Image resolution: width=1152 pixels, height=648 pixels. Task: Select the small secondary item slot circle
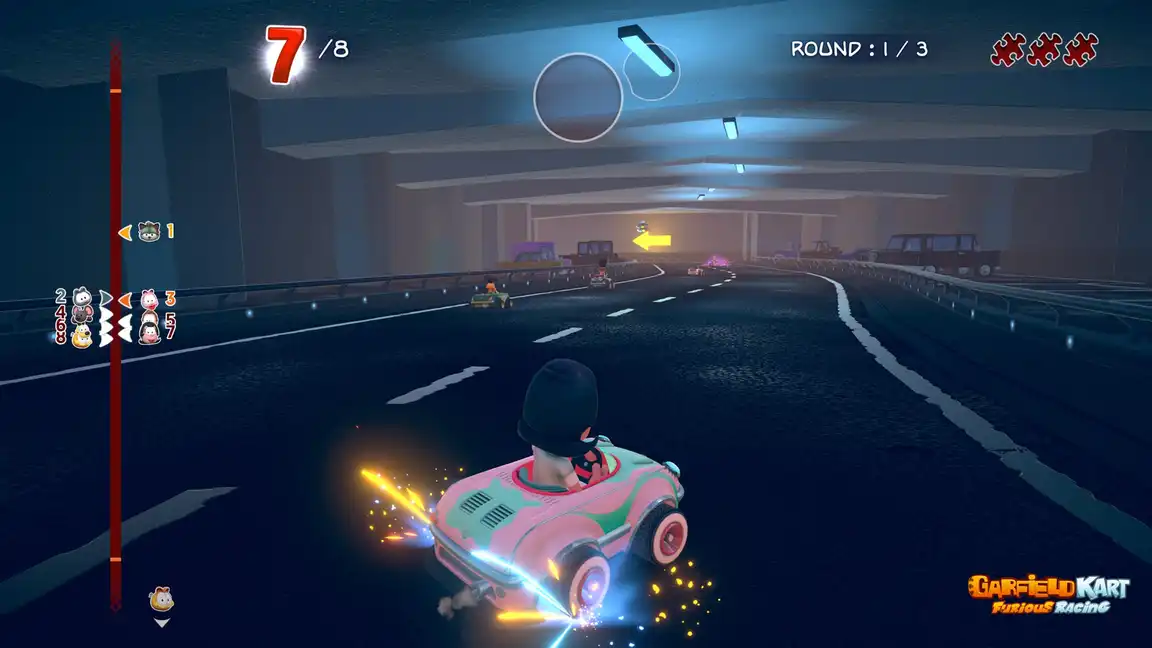pos(650,71)
